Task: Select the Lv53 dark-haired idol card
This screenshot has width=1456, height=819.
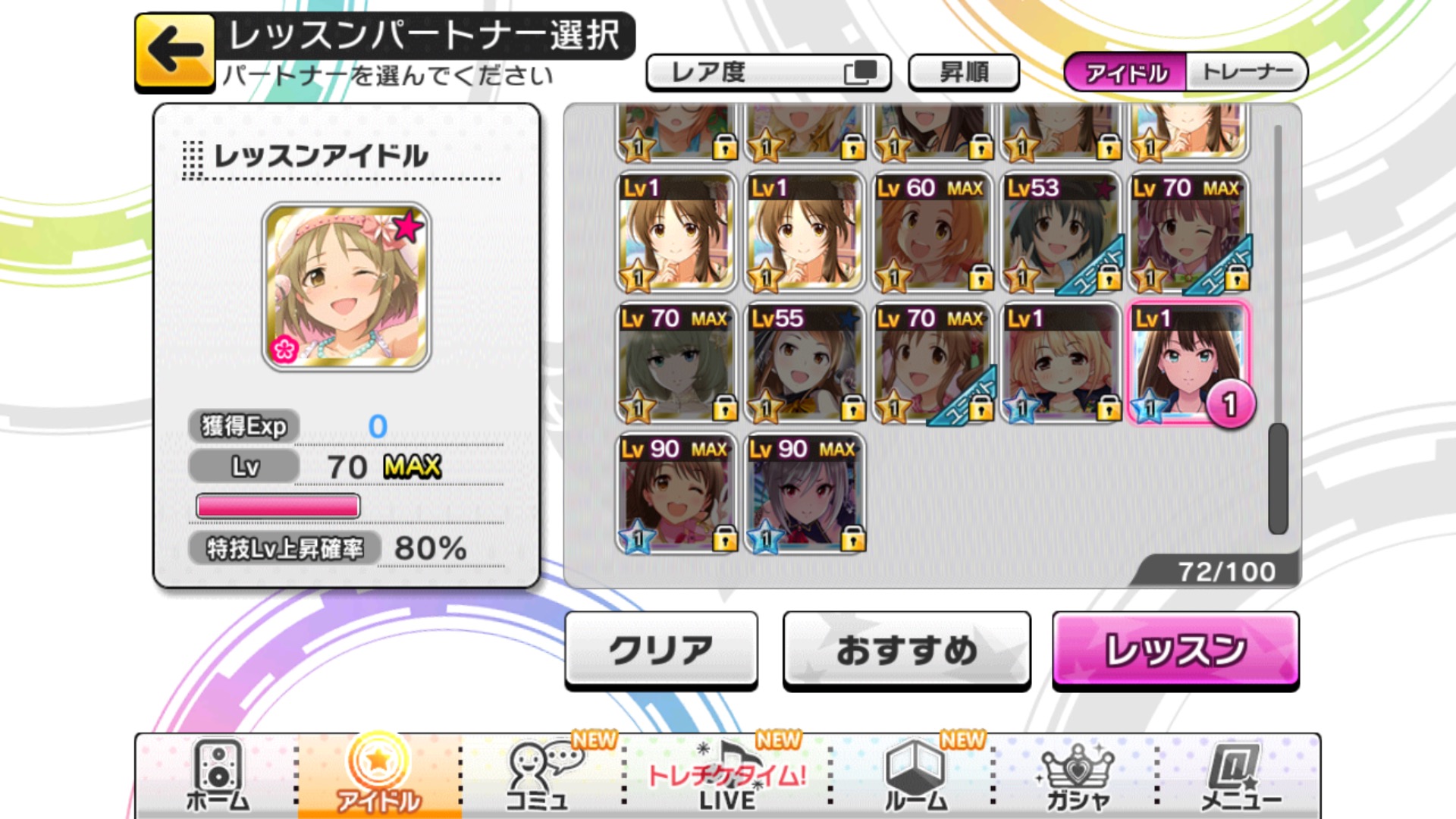Action: click(x=1059, y=231)
